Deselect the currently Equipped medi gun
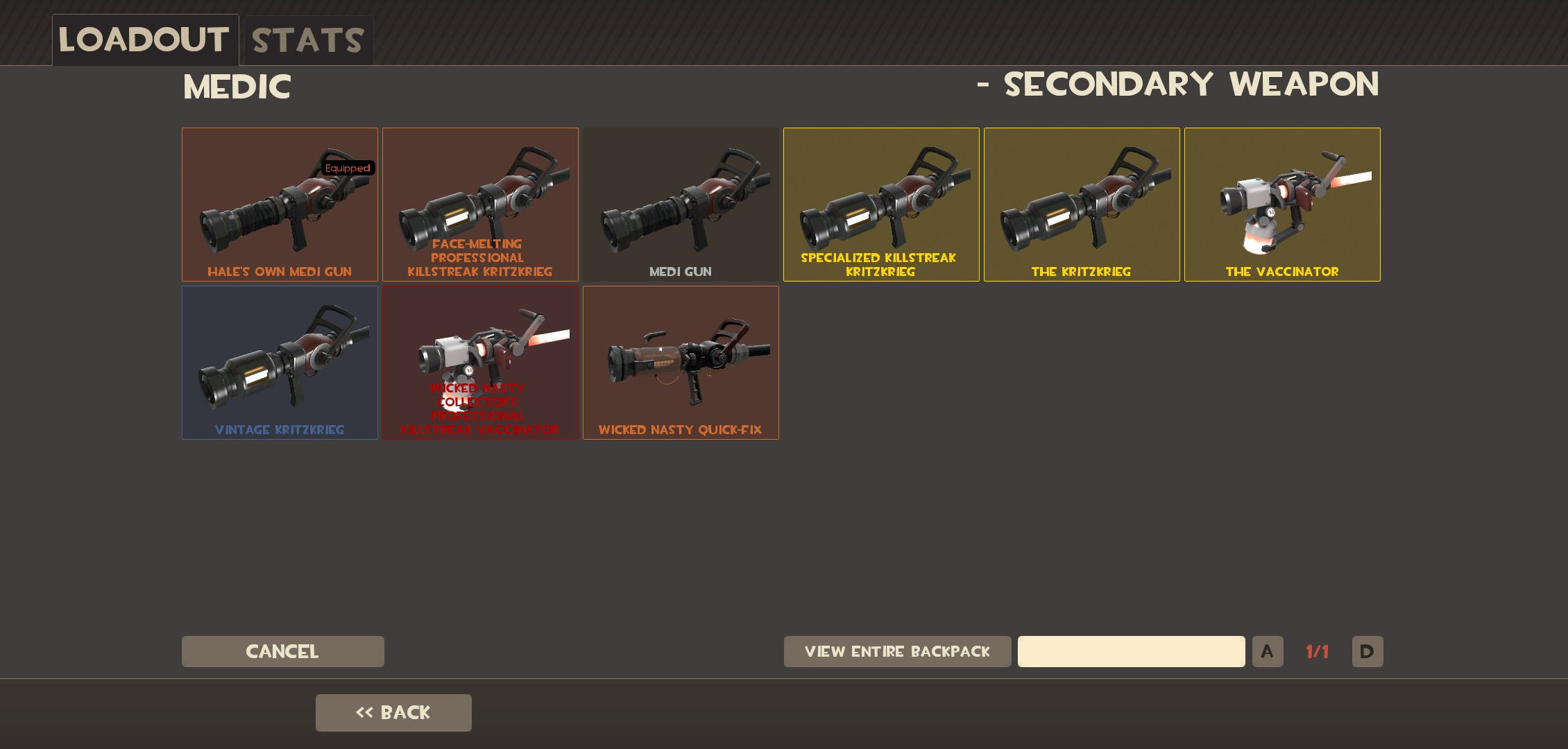The height and width of the screenshot is (749, 1568). point(280,205)
